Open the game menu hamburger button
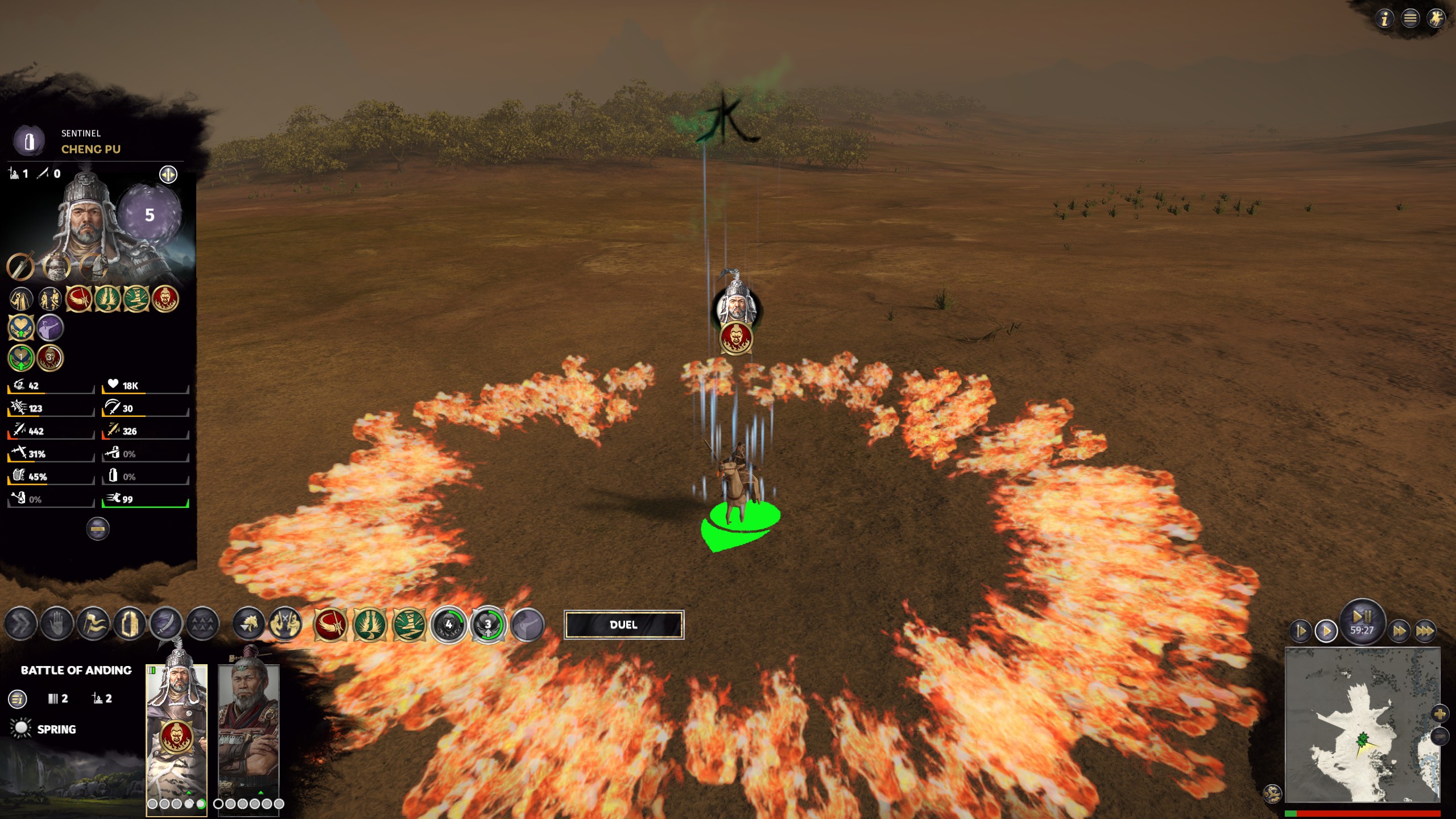This screenshot has height=819, width=1456. [x=1410, y=19]
